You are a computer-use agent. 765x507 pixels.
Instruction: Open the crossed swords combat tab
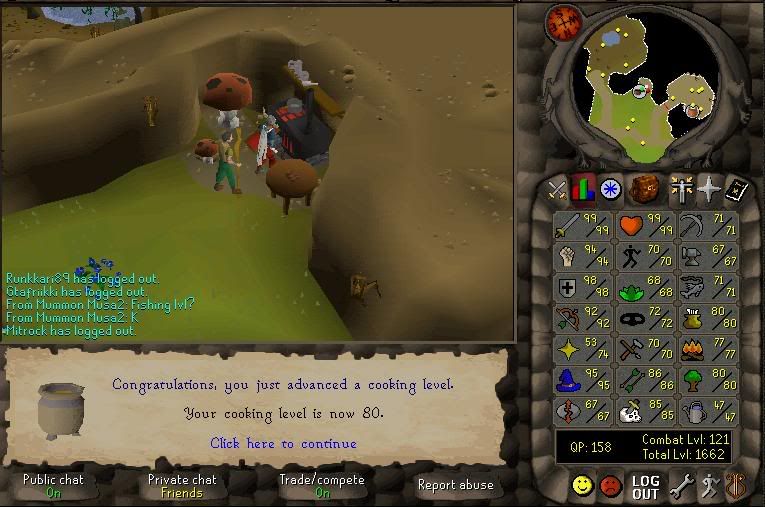pos(557,188)
